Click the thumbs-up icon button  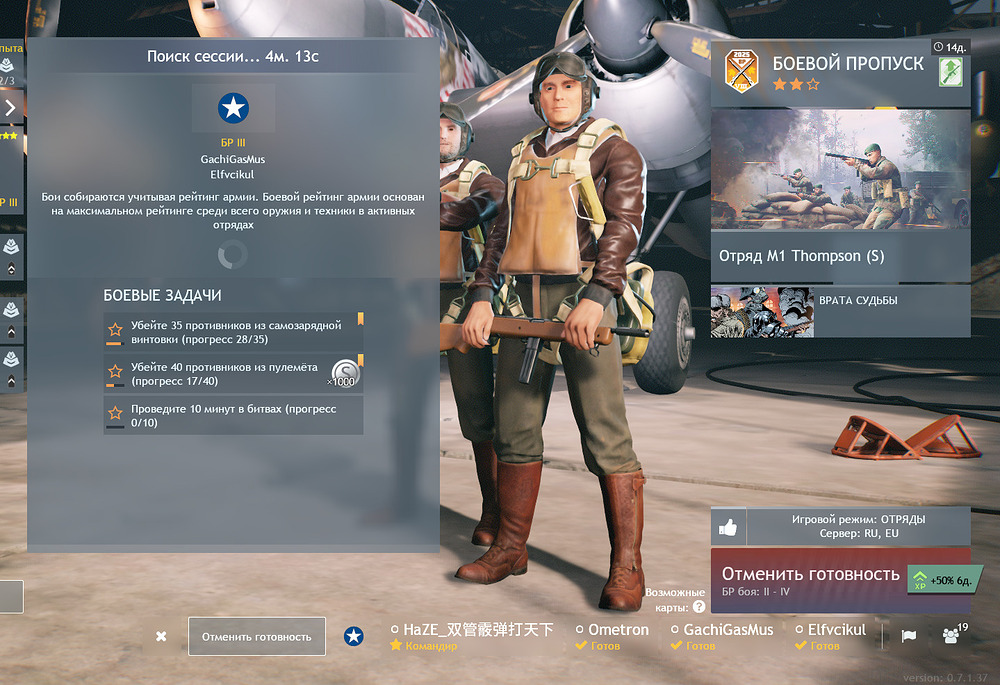click(x=728, y=527)
